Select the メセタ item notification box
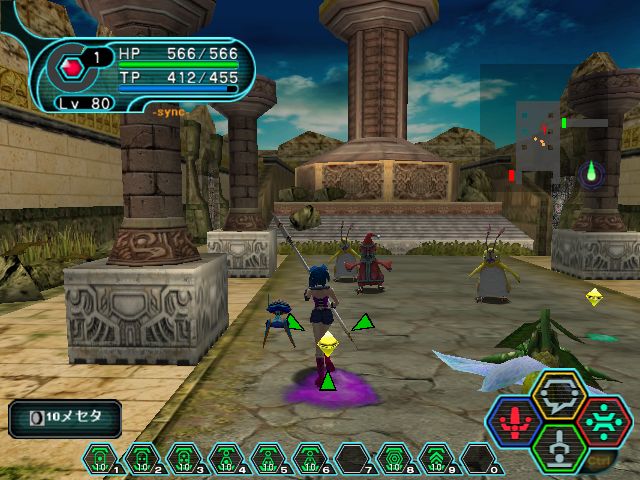Screen dimensions: 640x480 (66, 419)
